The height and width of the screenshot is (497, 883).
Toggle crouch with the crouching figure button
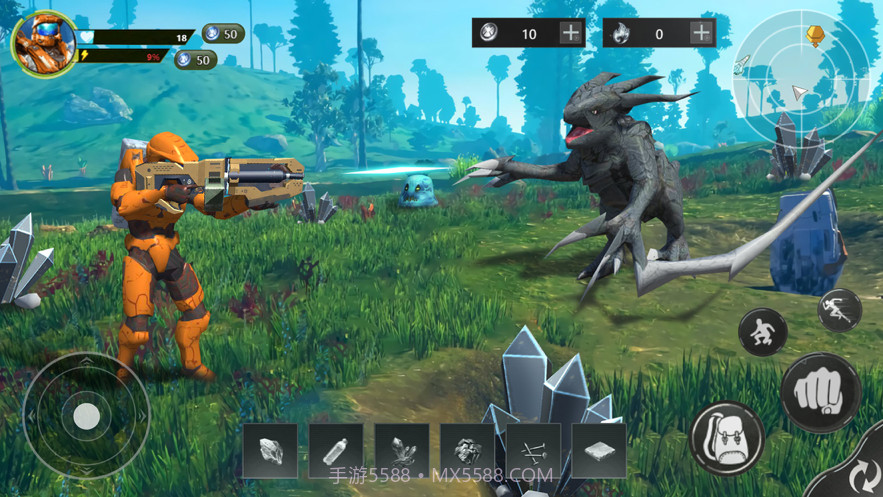point(763,332)
